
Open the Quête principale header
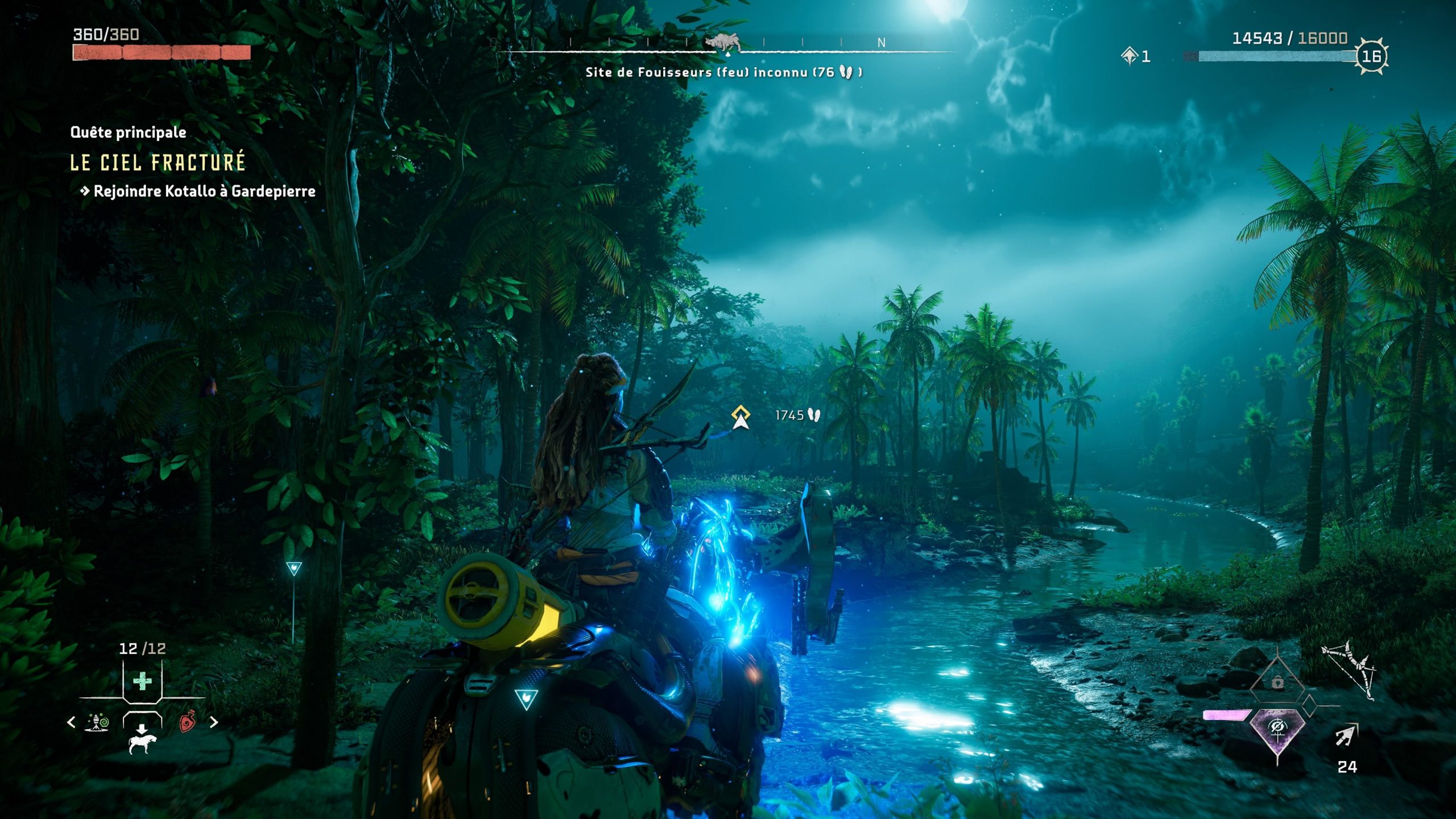[x=128, y=133]
